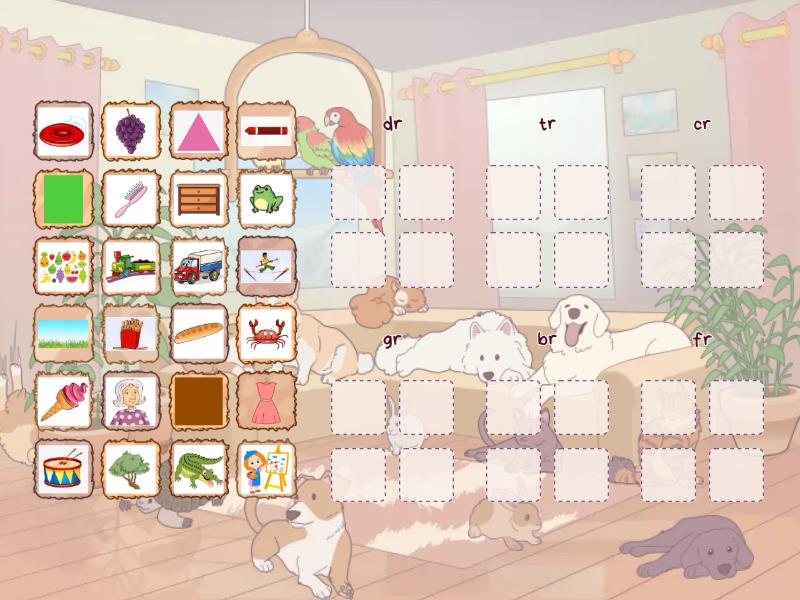Select the green rectangle tile

[64, 198]
